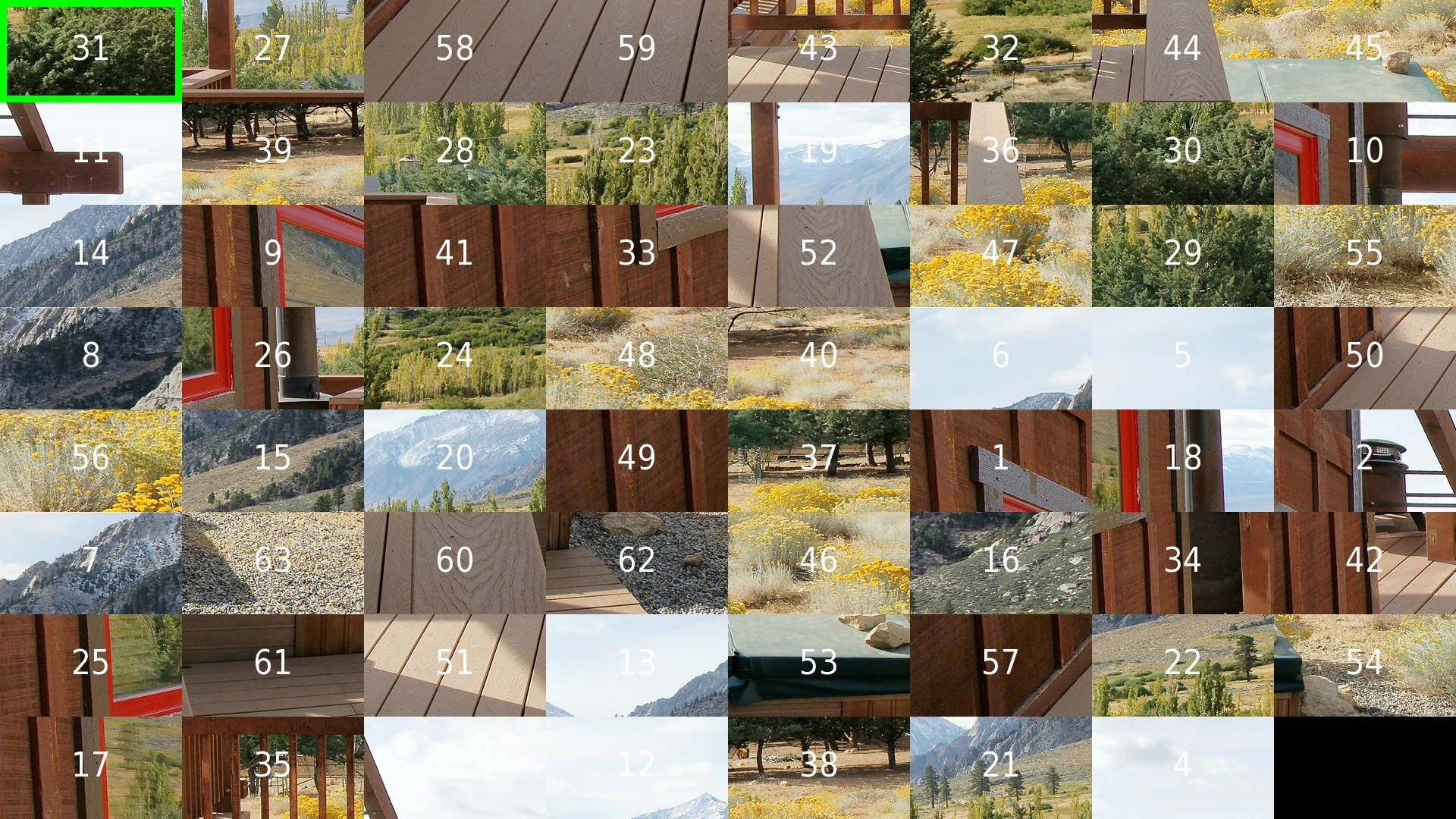Image resolution: width=1456 pixels, height=819 pixels.
Task: Pick the tile labeled 11
Action: [91, 153]
